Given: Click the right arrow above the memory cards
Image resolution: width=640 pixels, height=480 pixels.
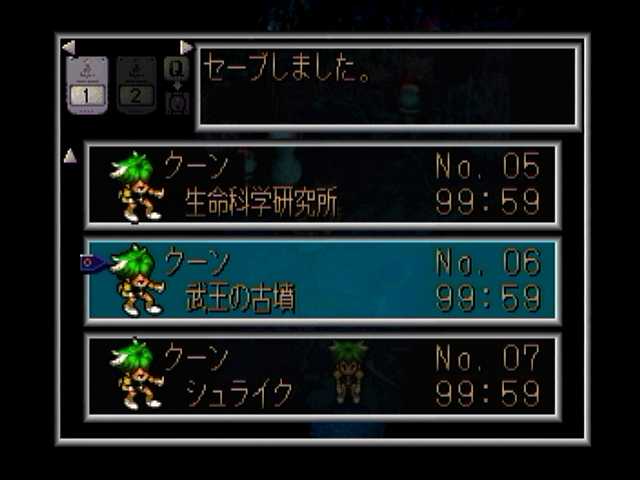Looking at the screenshot, I should tap(186, 47).
